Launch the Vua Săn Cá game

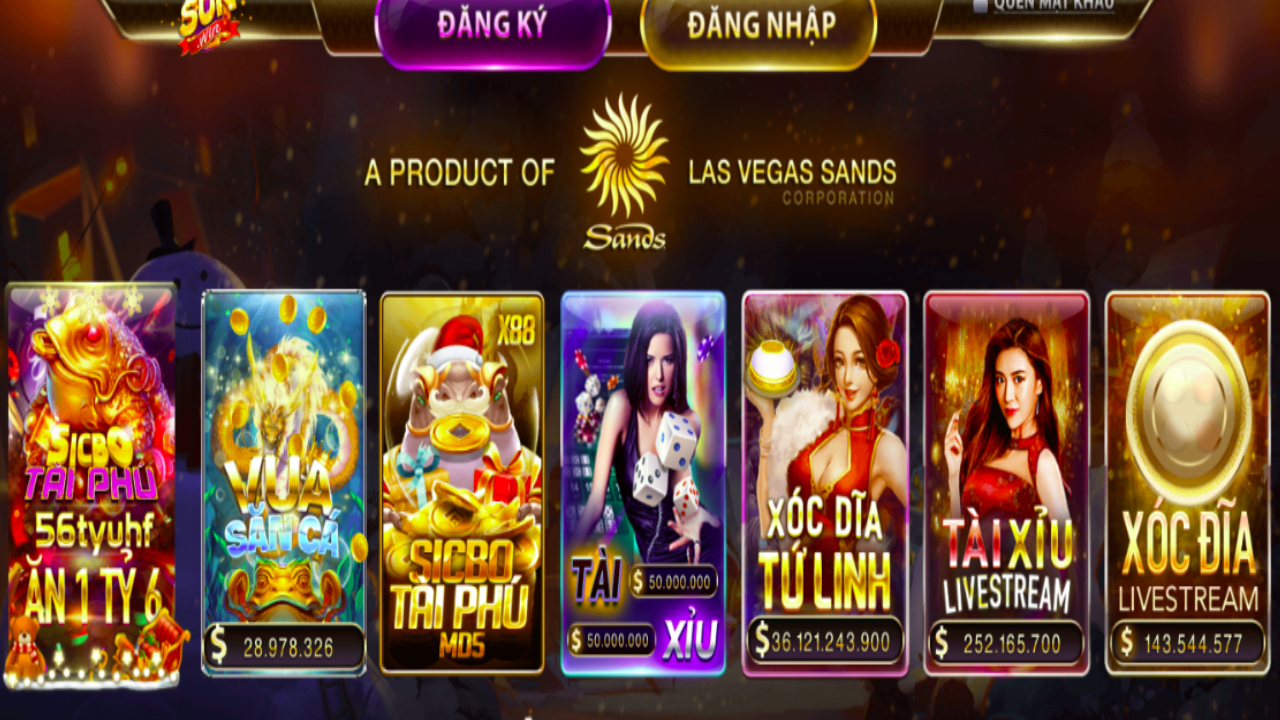tap(283, 480)
